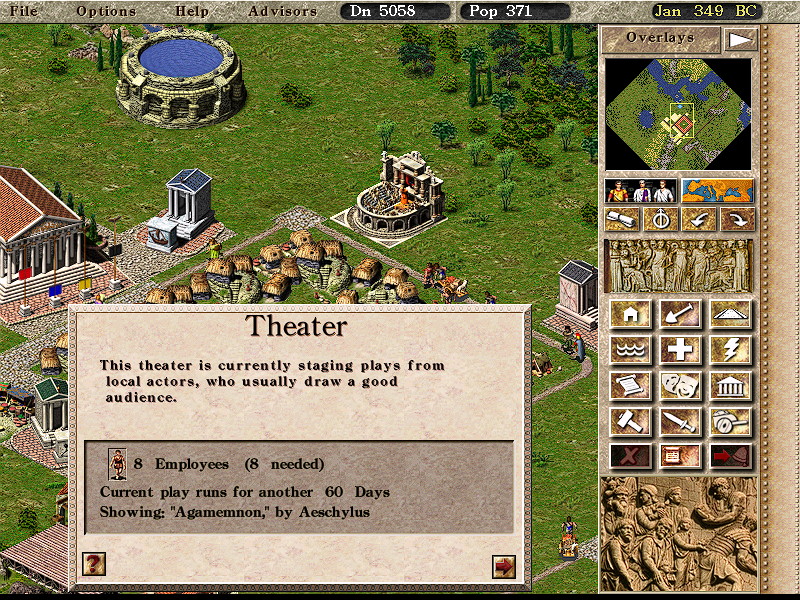Open the Options menu
Image resolution: width=800 pixels, height=600 pixels.
pyautogui.click(x=105, y=11)
